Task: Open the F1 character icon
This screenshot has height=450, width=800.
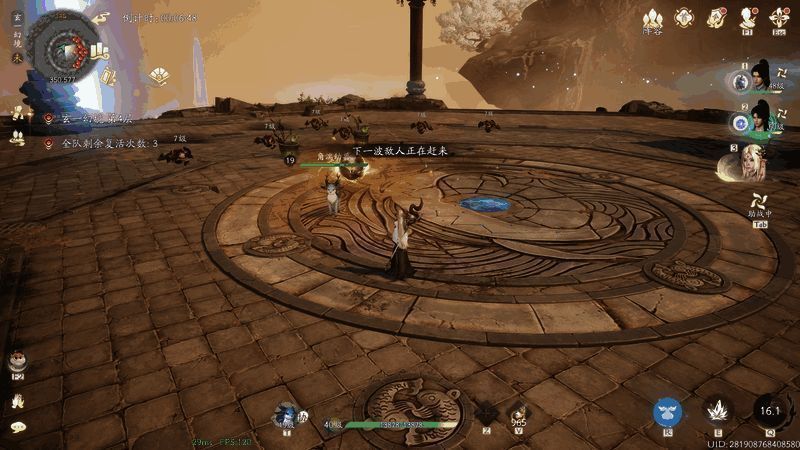Action: coord(747,17)
